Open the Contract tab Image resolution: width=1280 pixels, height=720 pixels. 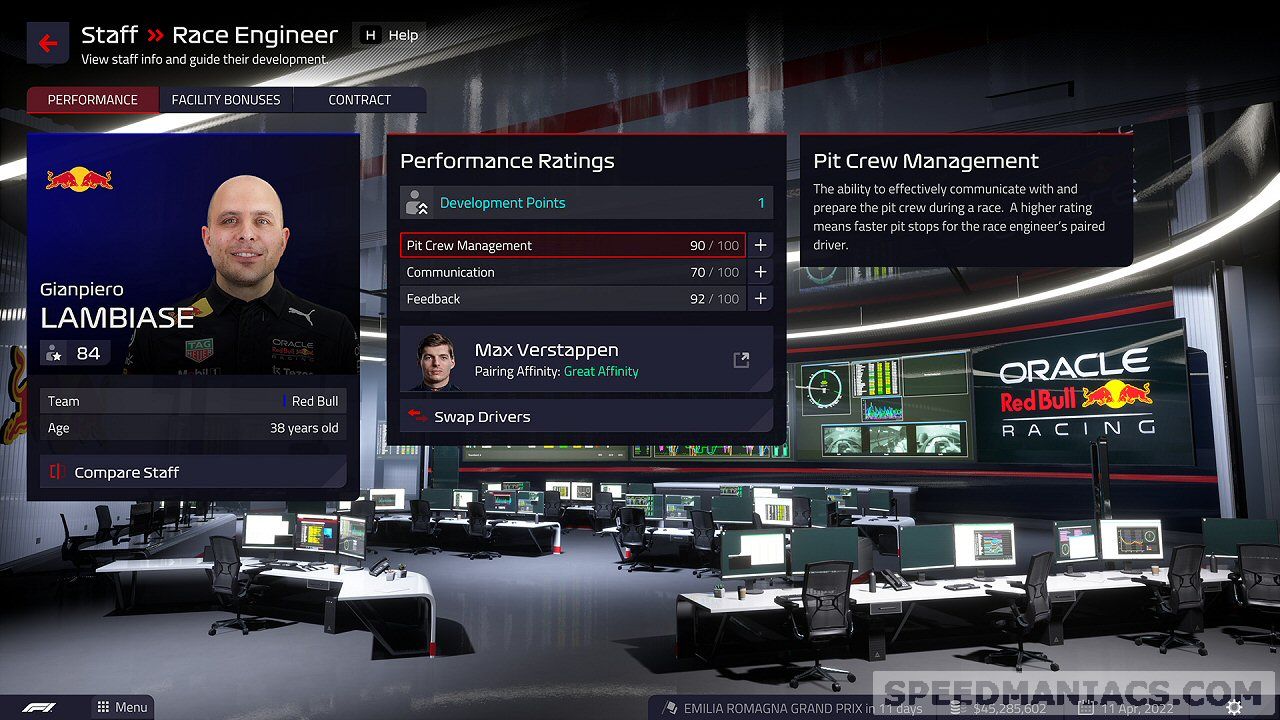click(360, 100)
